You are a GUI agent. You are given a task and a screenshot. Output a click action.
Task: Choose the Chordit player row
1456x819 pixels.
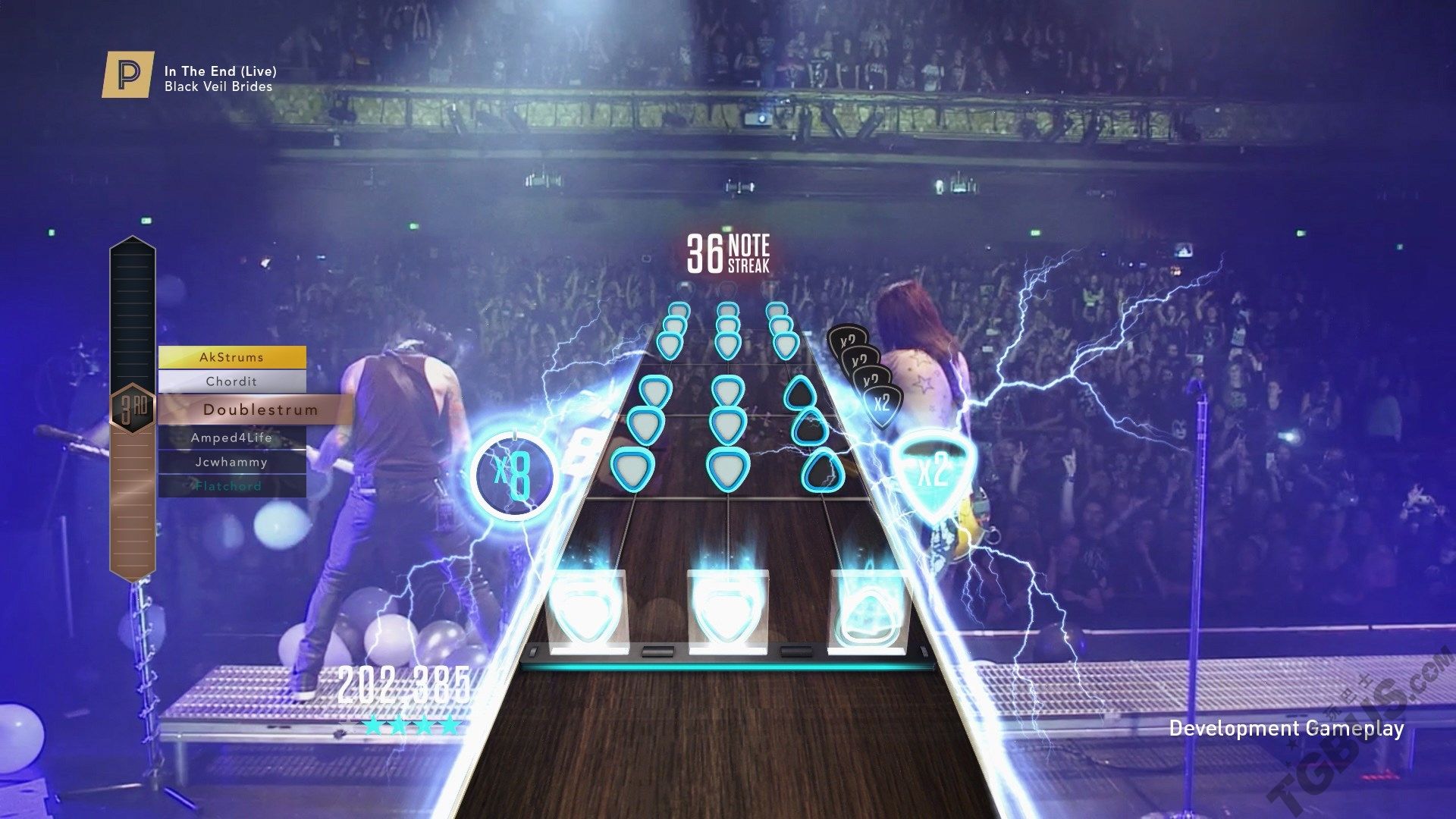pyautogui.click(x=232, y=381)
